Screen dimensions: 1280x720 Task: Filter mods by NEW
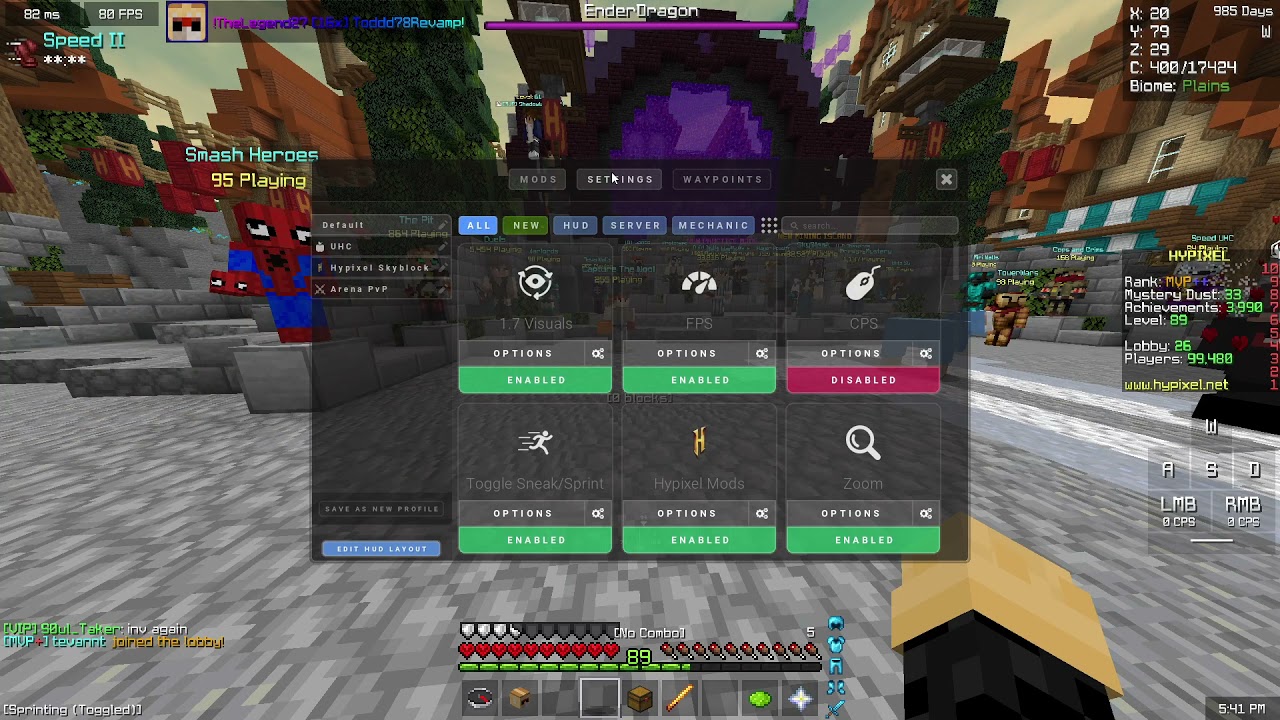tap(526, 226)
